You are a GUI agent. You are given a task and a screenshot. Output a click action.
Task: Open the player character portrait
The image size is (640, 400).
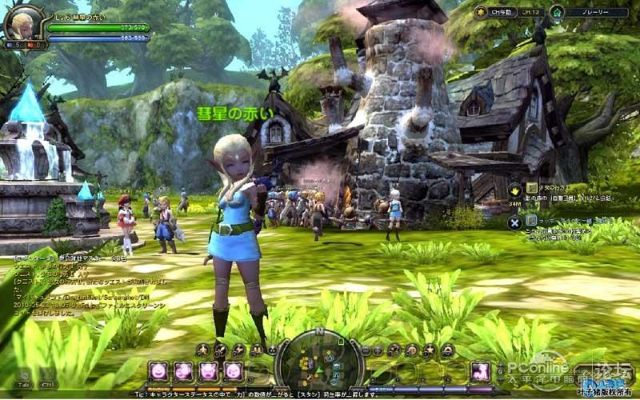[21, 24]
